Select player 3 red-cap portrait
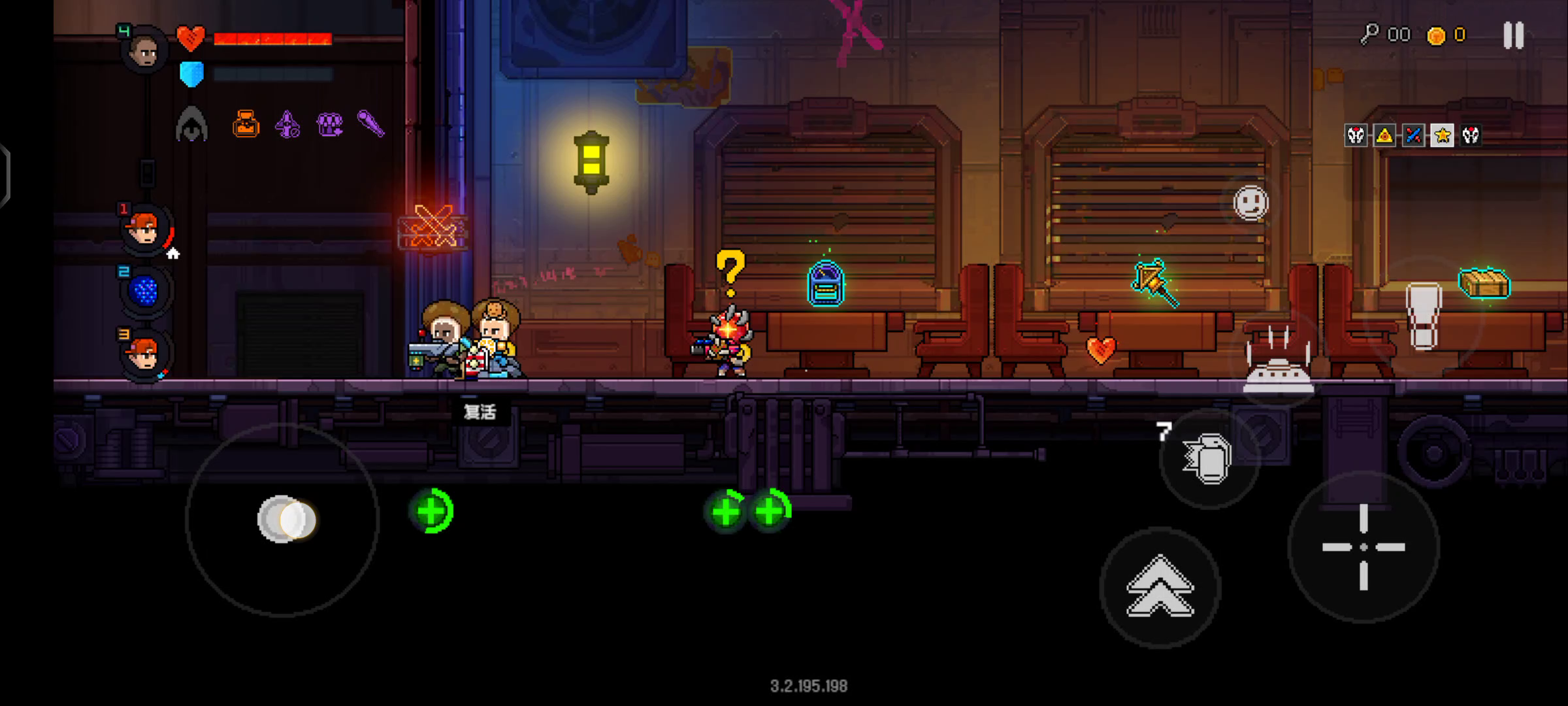Screen dimensions: 1568x706 pyautogui.click(x=144, y=355)
